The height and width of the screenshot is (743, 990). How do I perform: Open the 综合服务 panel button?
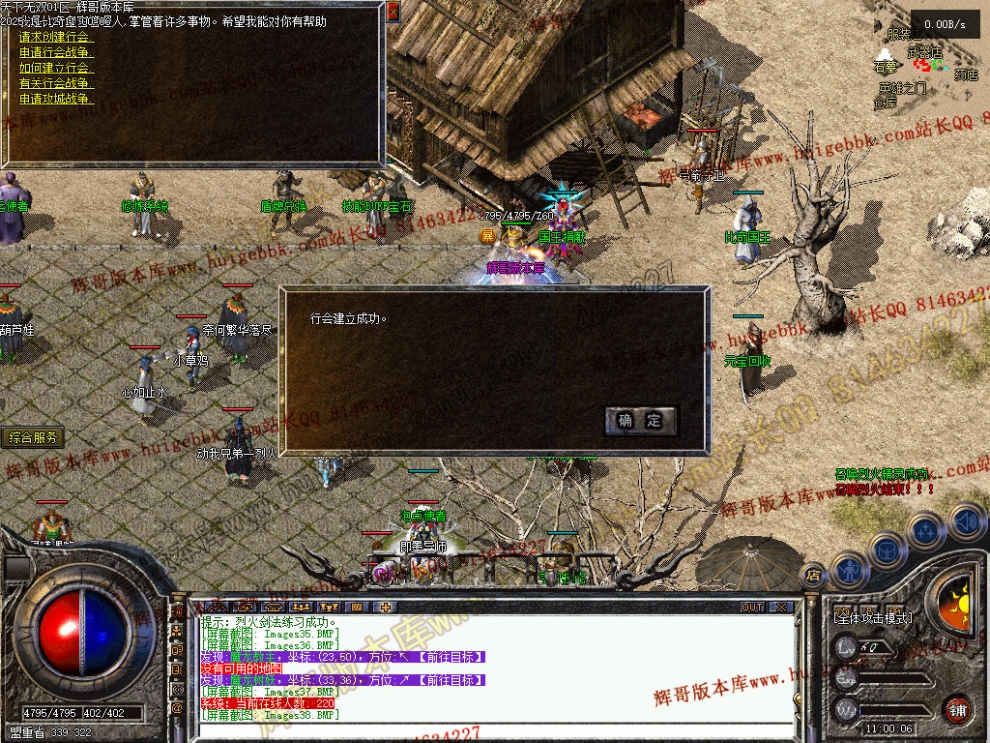tap(33, 437)
